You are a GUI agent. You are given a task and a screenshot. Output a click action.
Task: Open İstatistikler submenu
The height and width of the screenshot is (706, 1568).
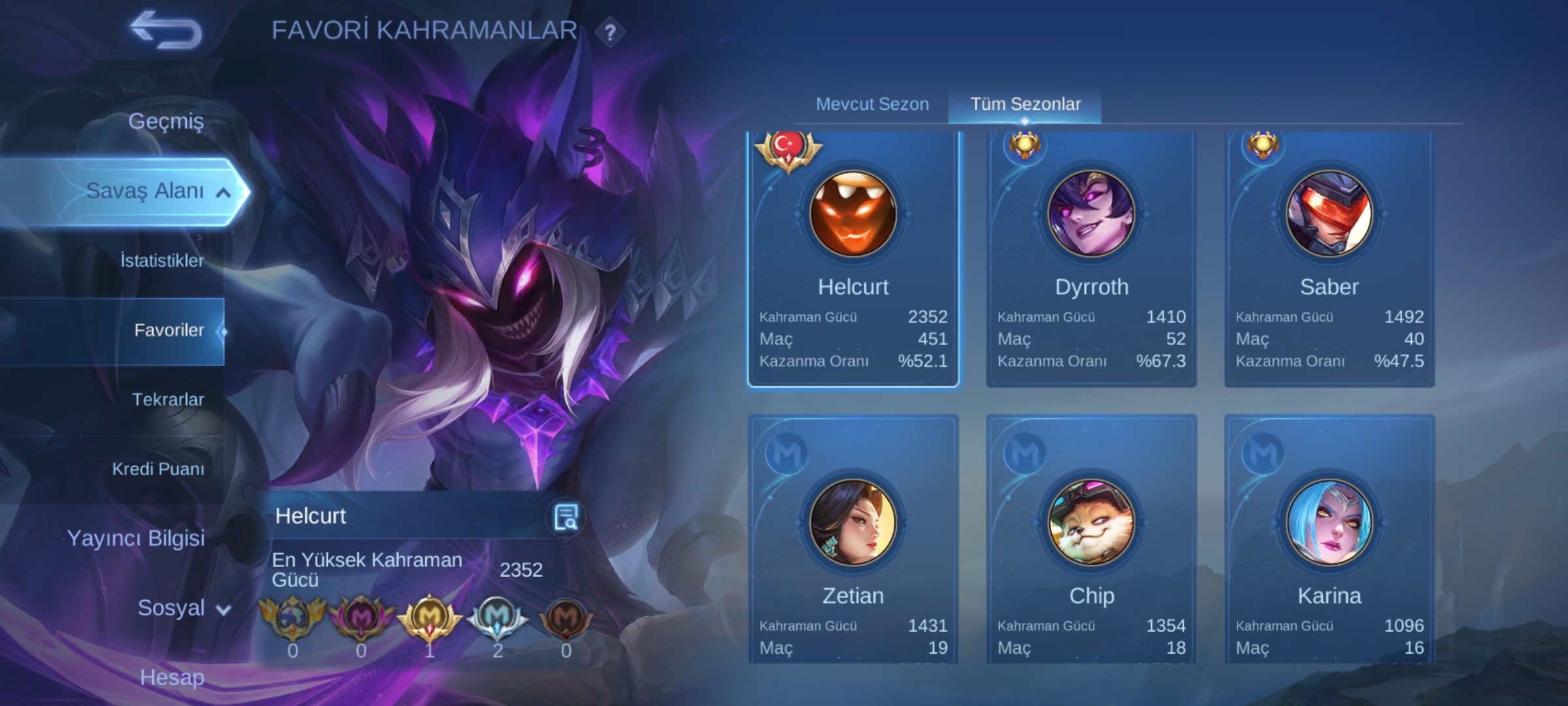(x=162, y=261)
